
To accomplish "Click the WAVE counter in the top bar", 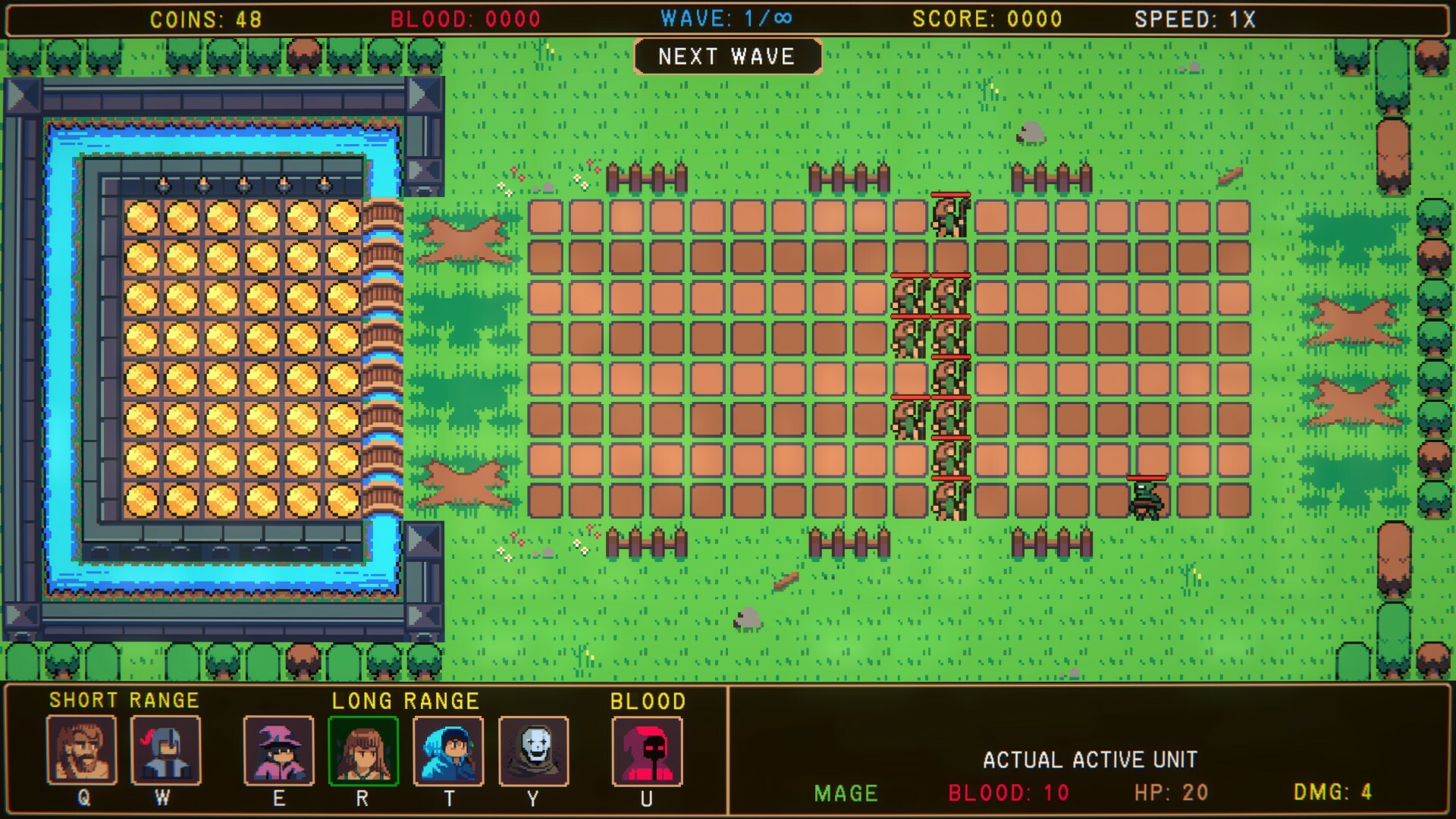I will point(724,19).
